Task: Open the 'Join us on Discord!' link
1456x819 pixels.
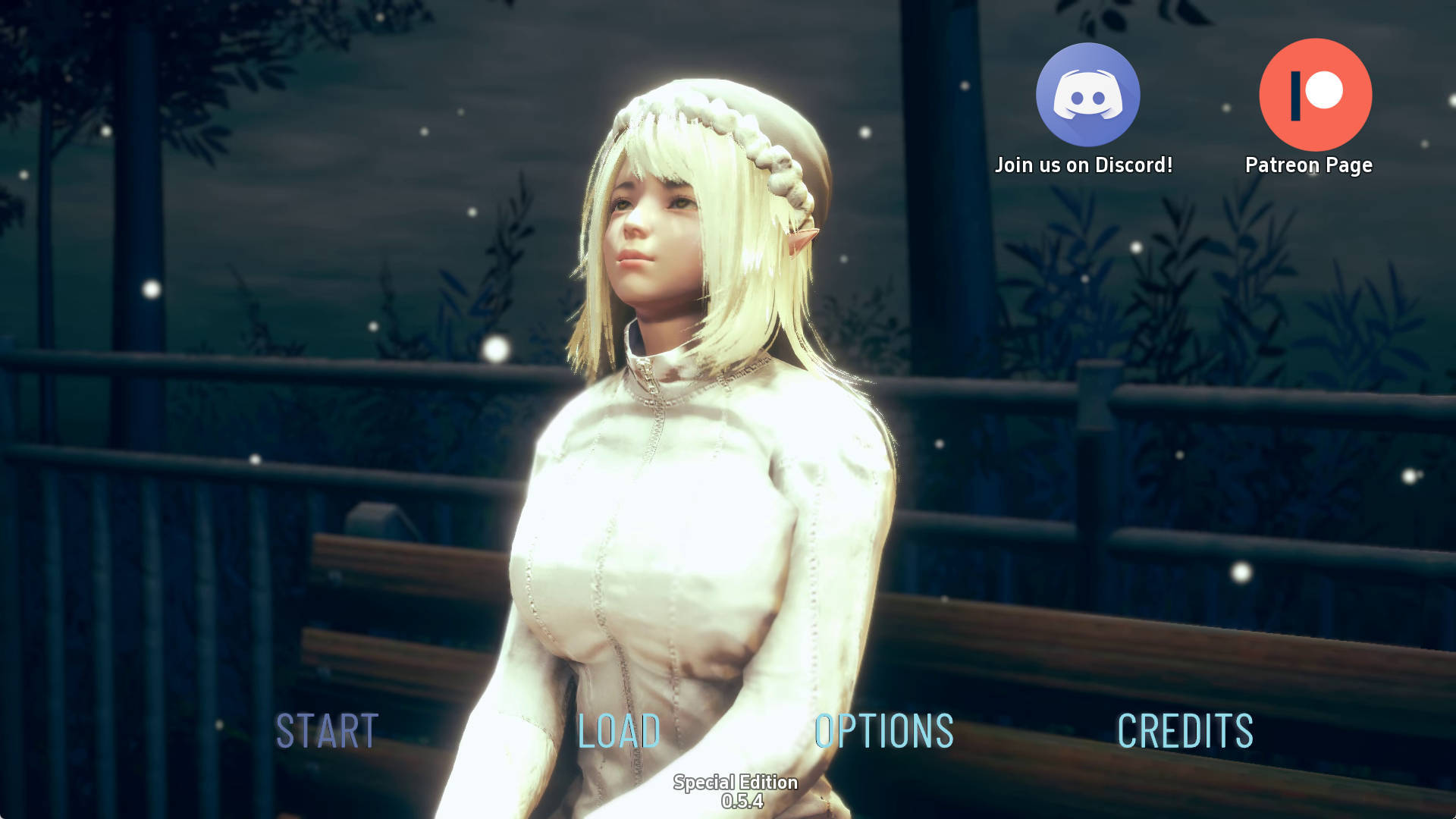Action: point(1084,163)
